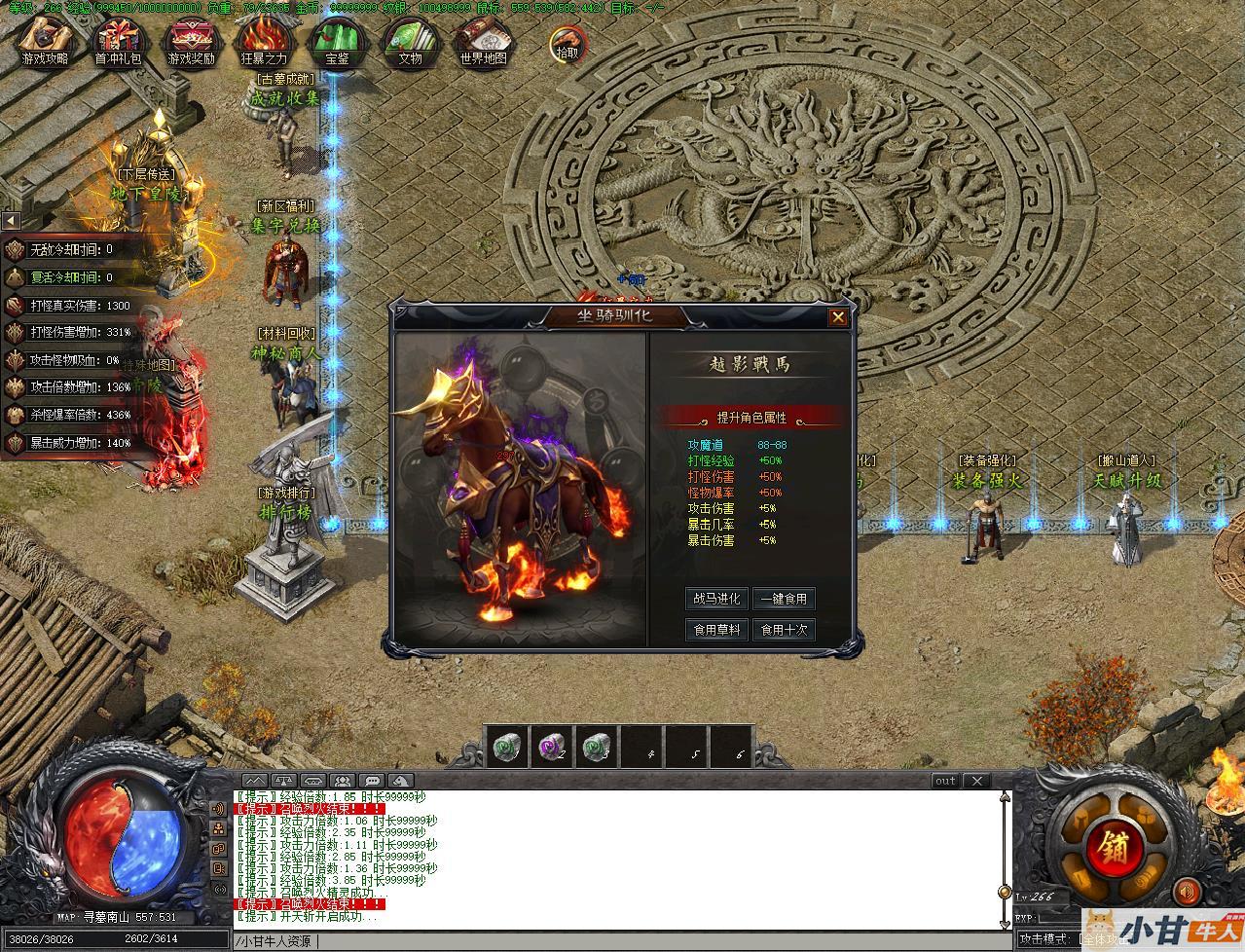Click the red 铺 shop button
Viewport: 1245px width, 952px height.
click(x=1107, y=845)
